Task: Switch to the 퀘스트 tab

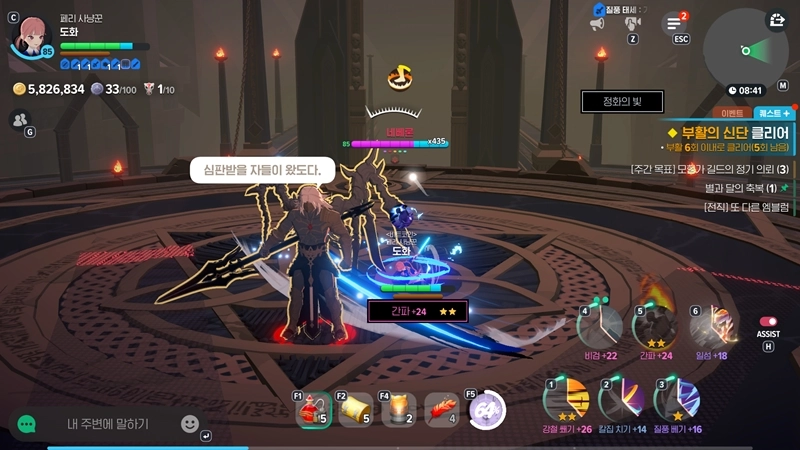Action: [773, 113]
